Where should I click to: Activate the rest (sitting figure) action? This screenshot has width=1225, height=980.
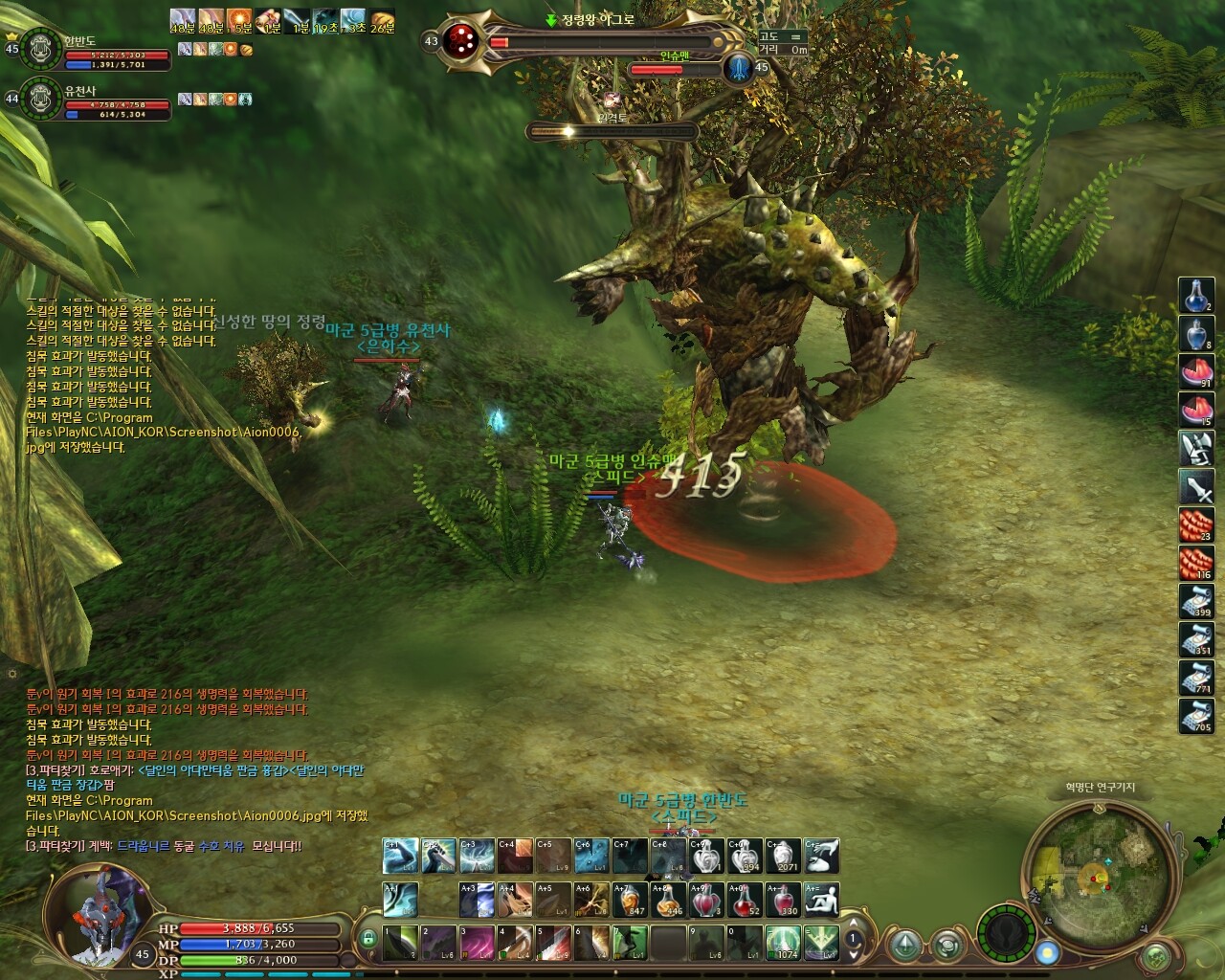822,900
